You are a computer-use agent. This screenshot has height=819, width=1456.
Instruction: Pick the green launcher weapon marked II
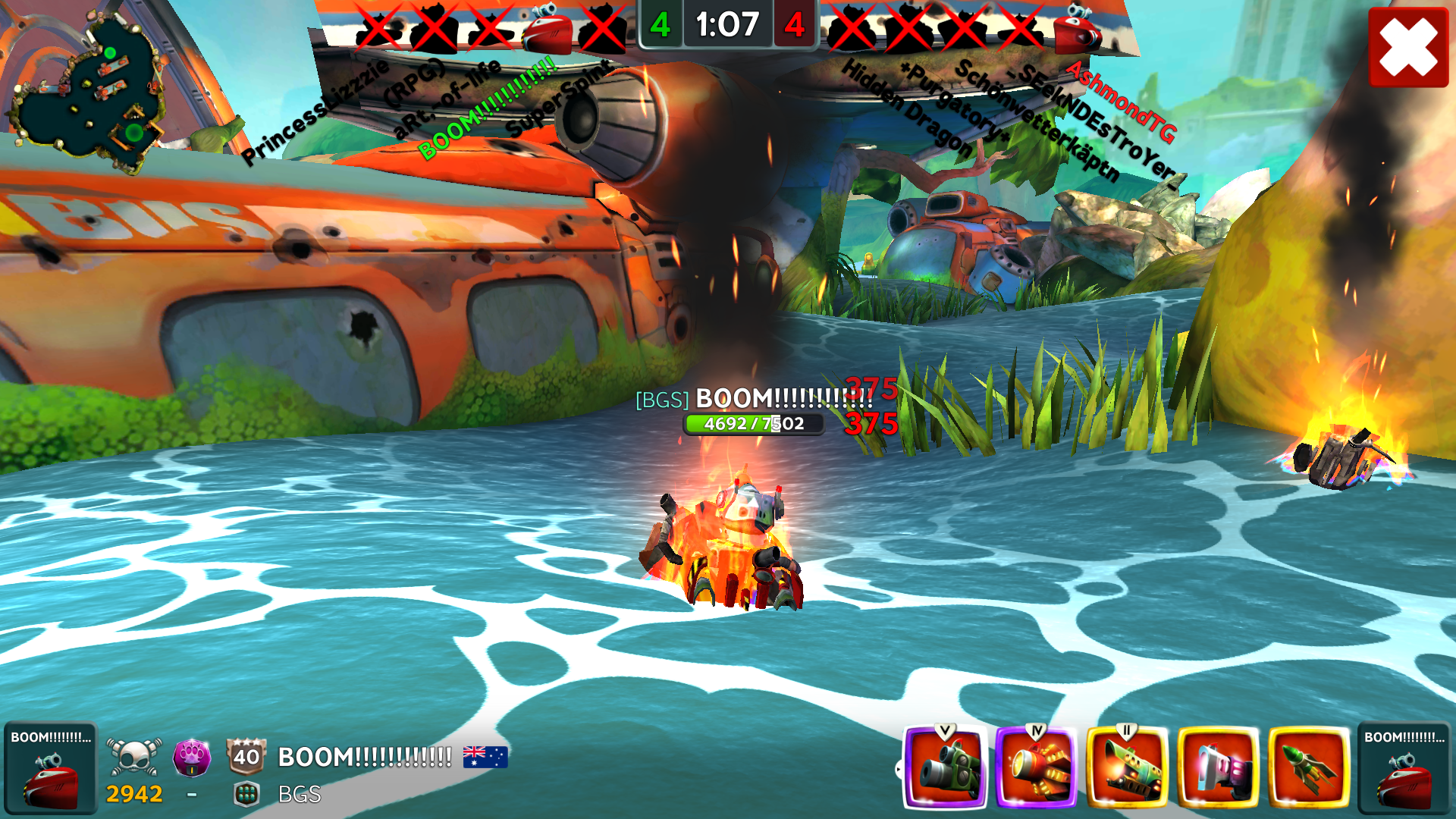[1127, 767]
